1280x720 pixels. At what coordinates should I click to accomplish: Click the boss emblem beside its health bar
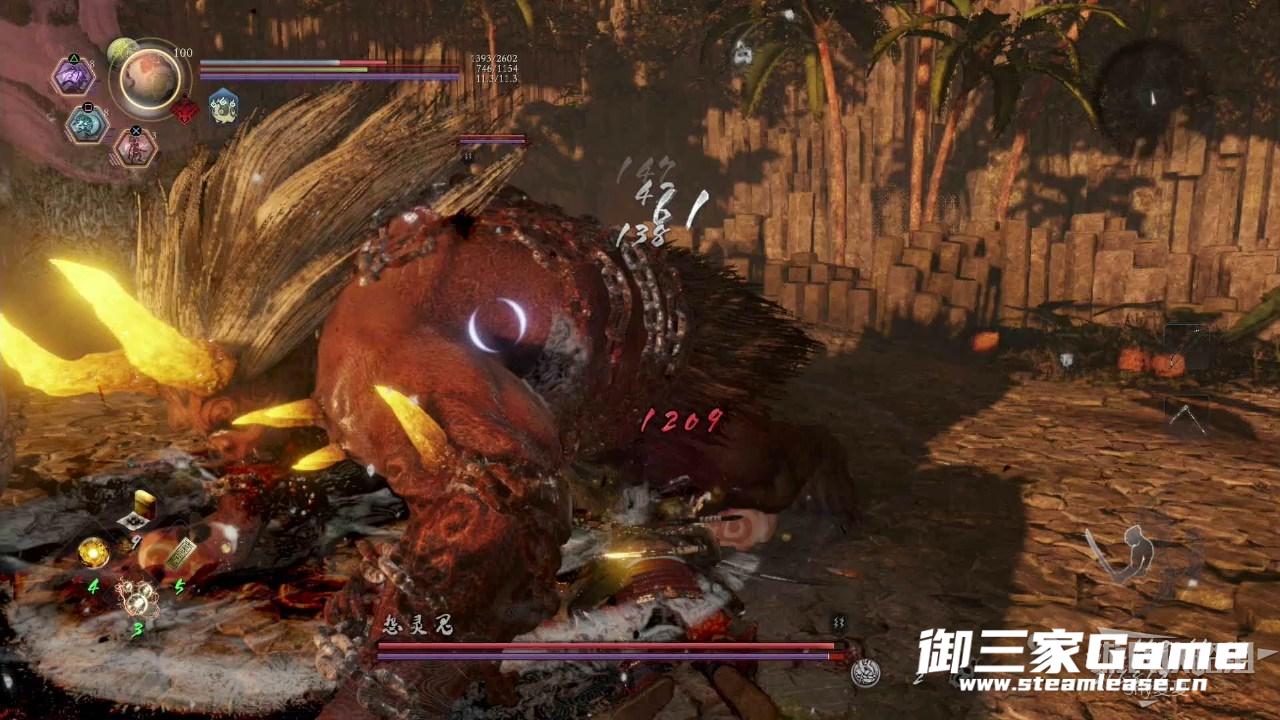click(x=866, y=672)
